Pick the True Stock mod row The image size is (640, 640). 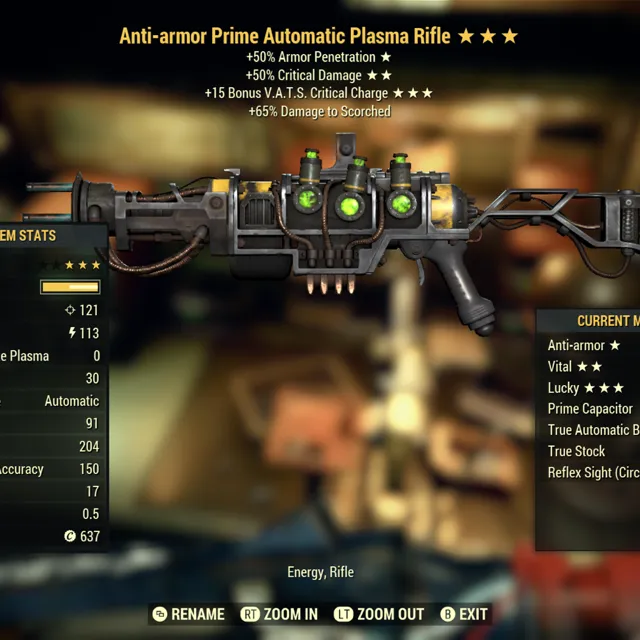coord(577,451)
